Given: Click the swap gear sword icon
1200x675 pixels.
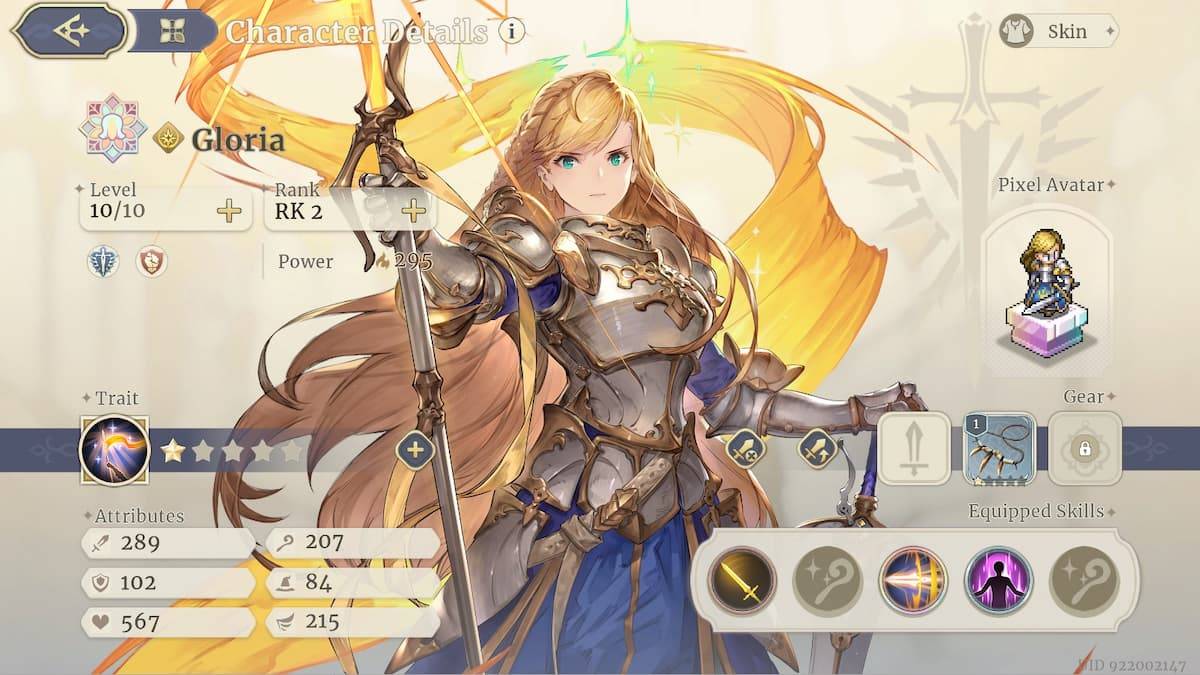Looking at the screenshot, I should tap(816, 448).
